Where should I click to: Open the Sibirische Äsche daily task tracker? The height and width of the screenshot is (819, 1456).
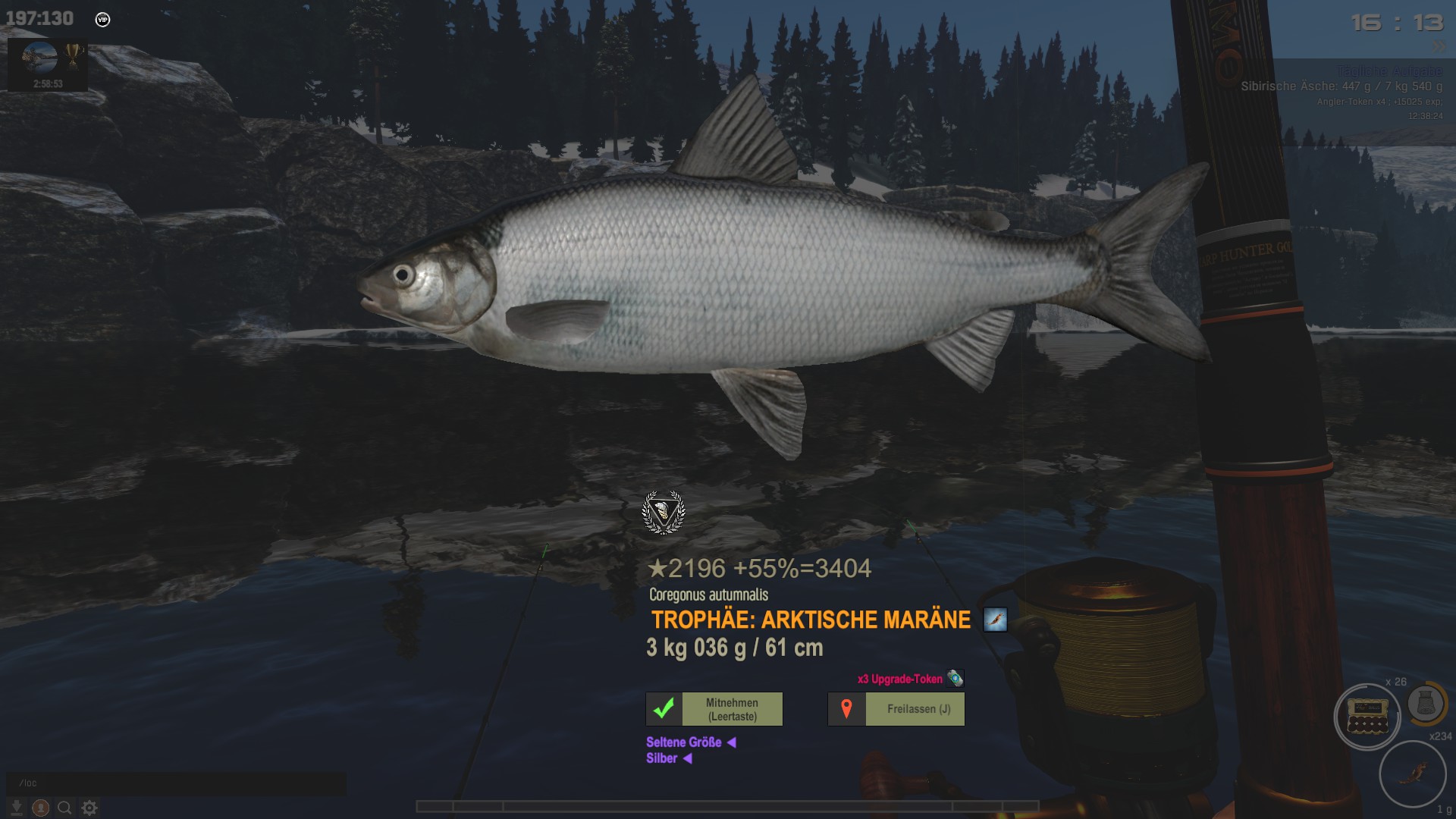(1341, 86)
